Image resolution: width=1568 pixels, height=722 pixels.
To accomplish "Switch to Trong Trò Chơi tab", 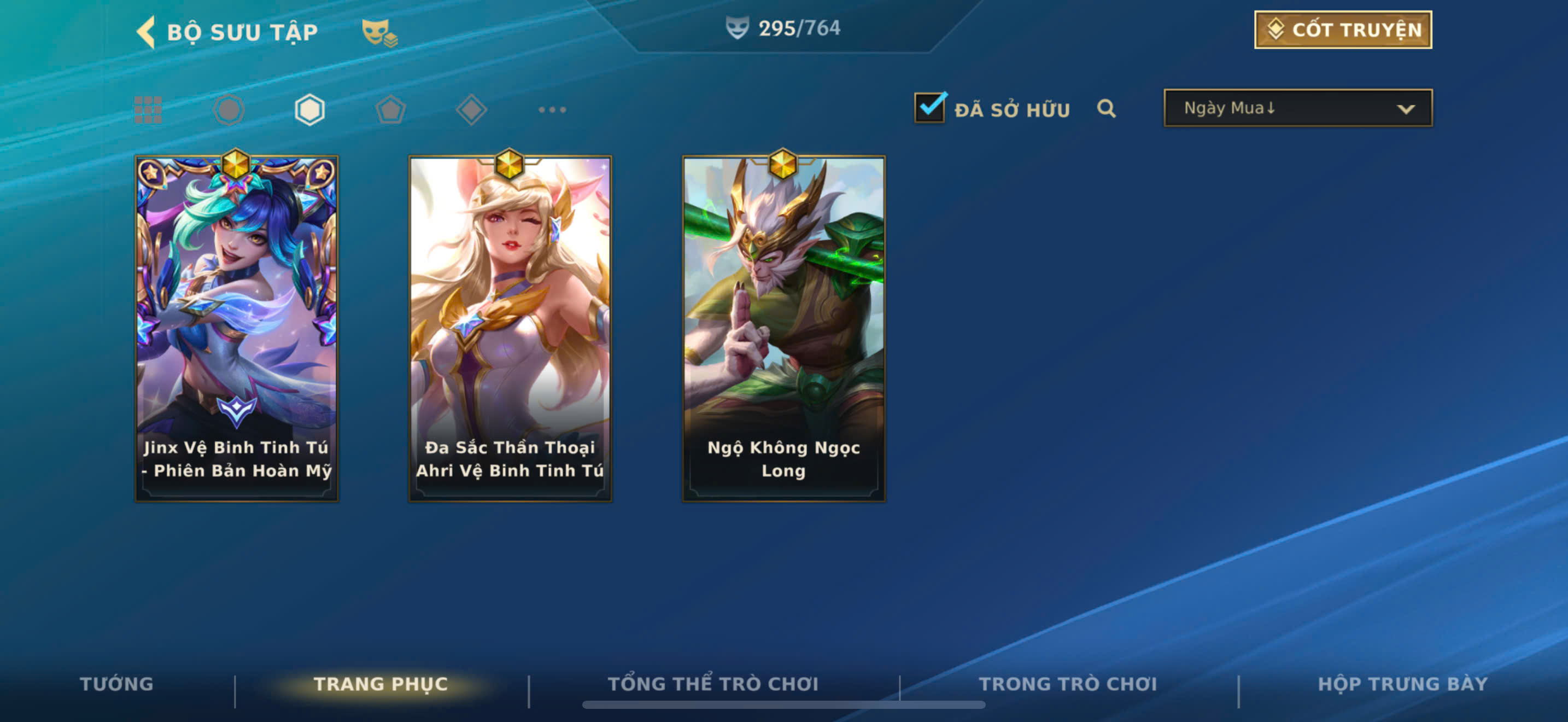I will pos(1068,684).
